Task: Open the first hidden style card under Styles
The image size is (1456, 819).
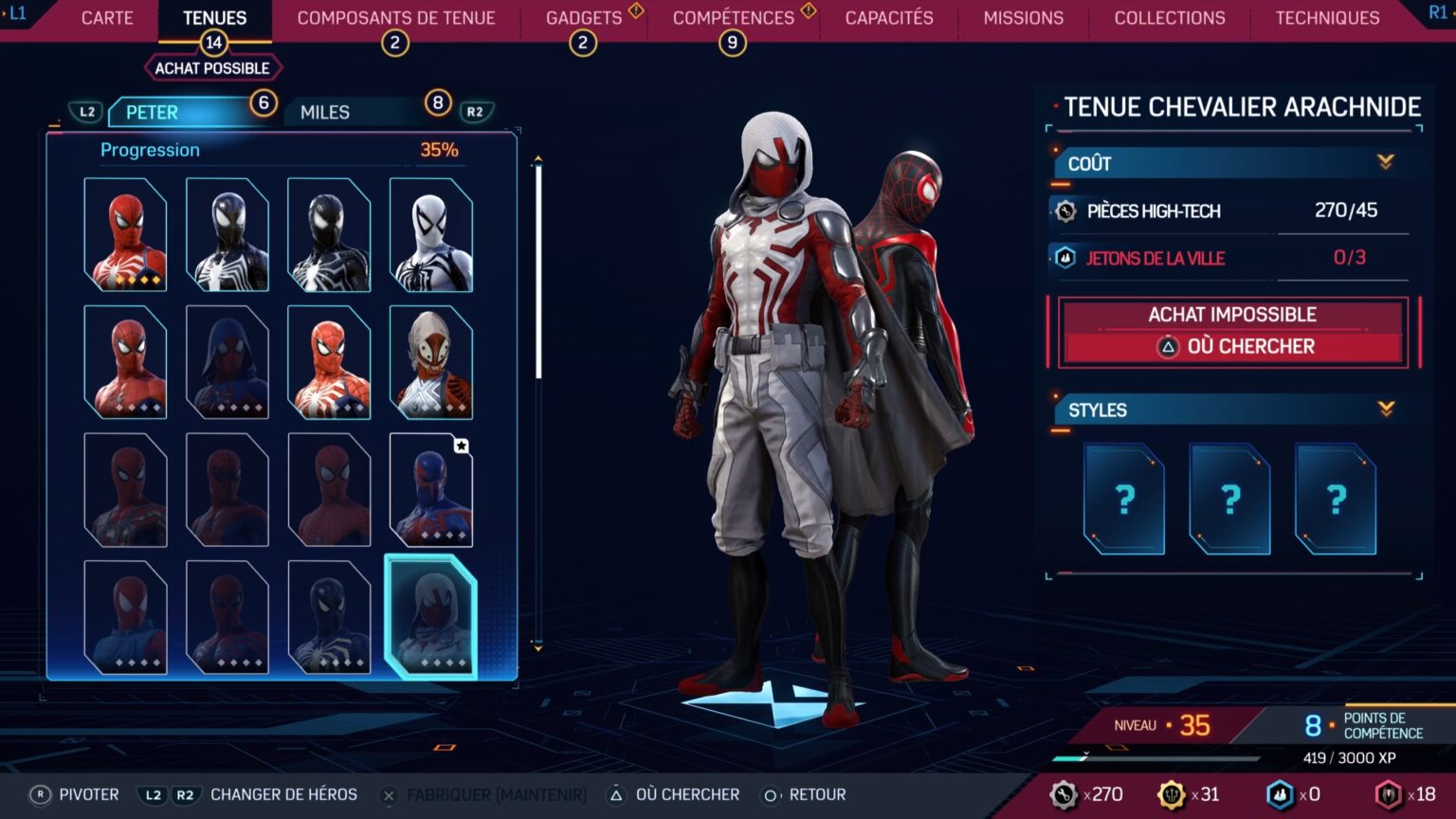Action: (1123, 500)
